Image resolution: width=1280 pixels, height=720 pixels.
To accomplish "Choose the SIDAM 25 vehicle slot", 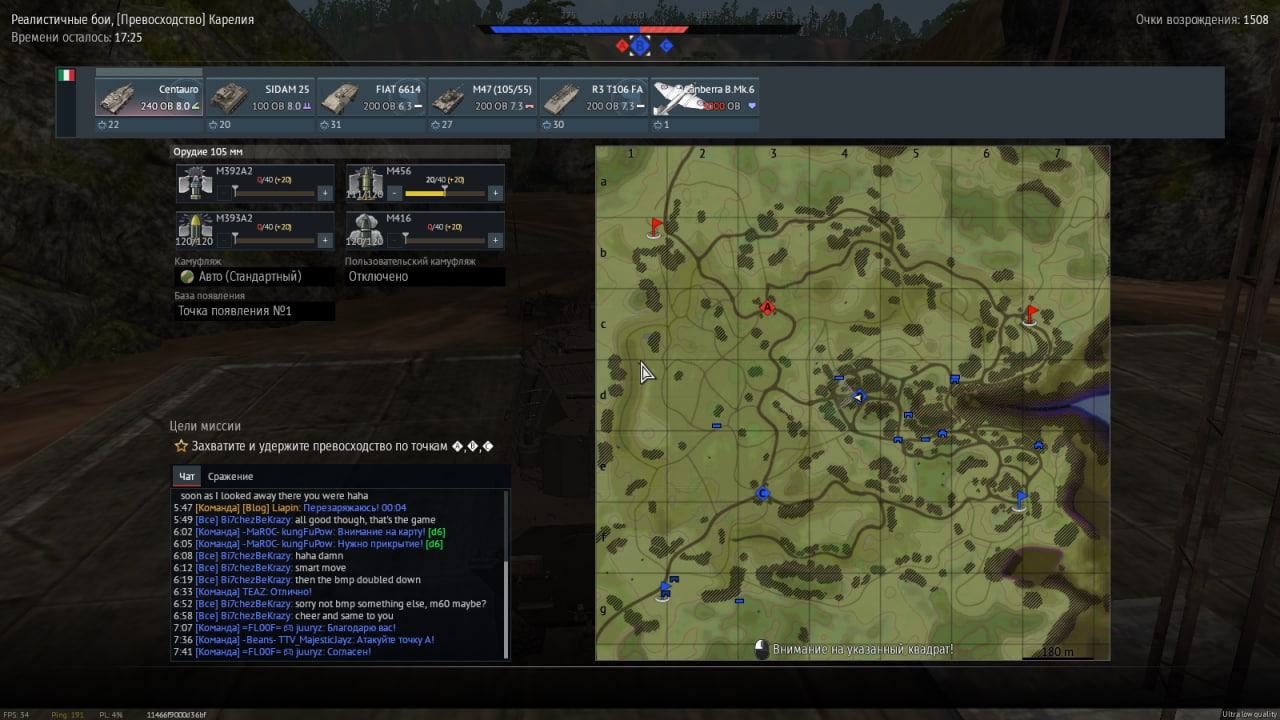I will tap(260, 98).
